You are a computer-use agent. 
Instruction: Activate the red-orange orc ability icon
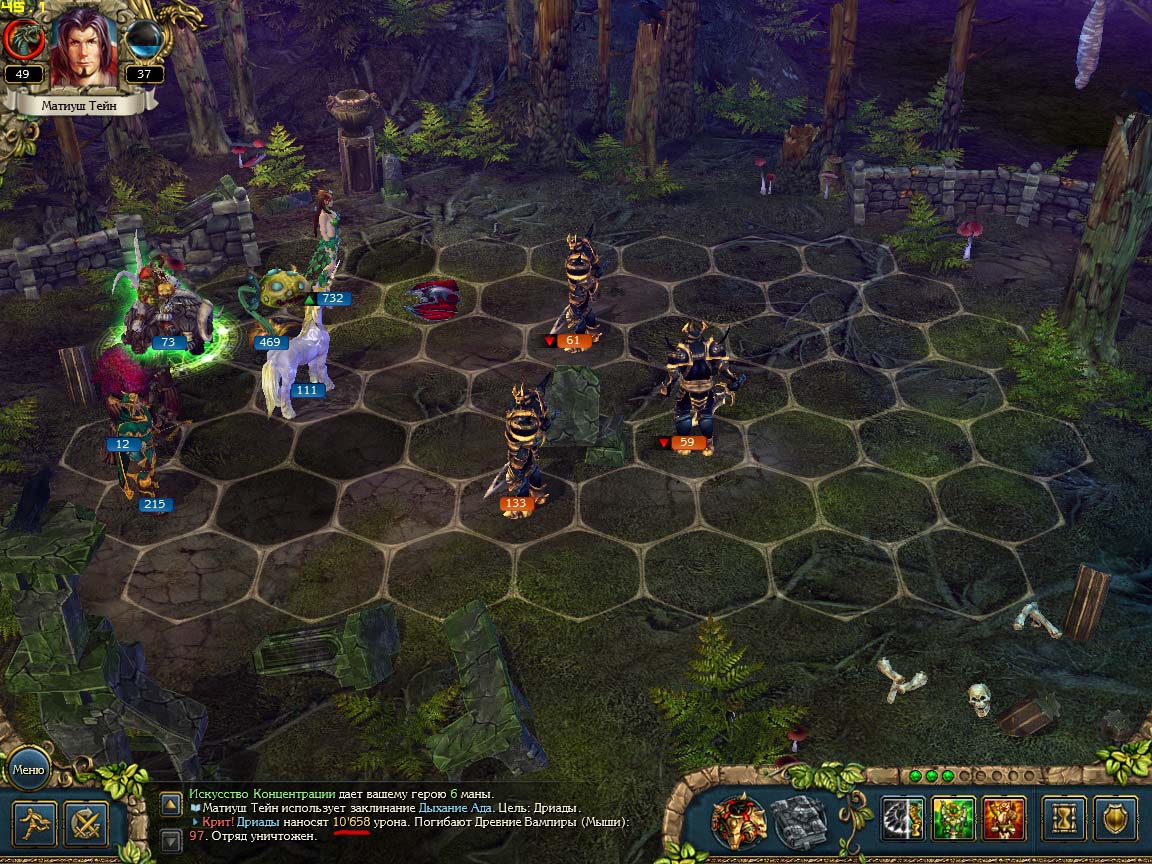tap(1003, 819)
